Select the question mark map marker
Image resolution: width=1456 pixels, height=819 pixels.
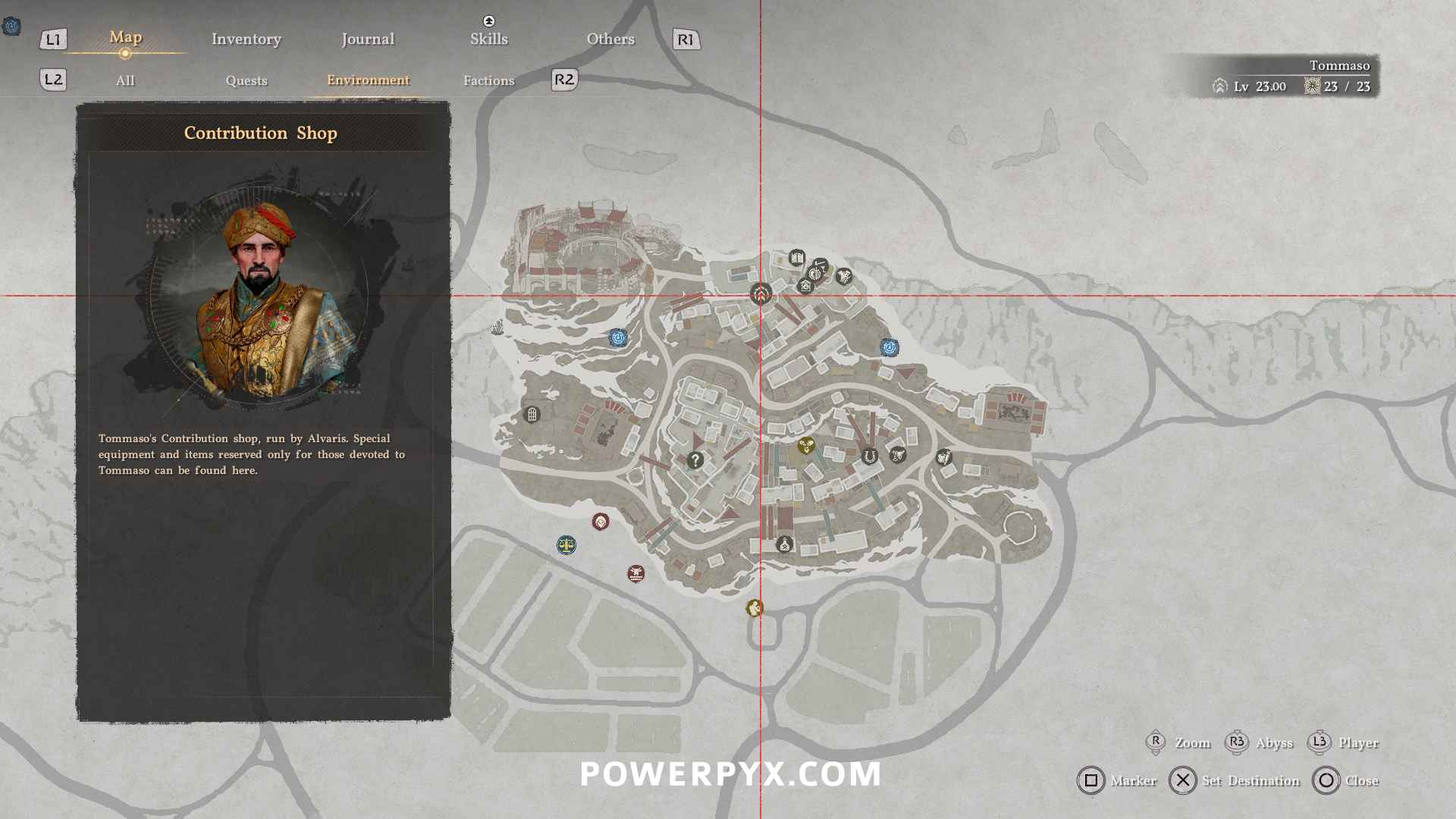(695, 460)
